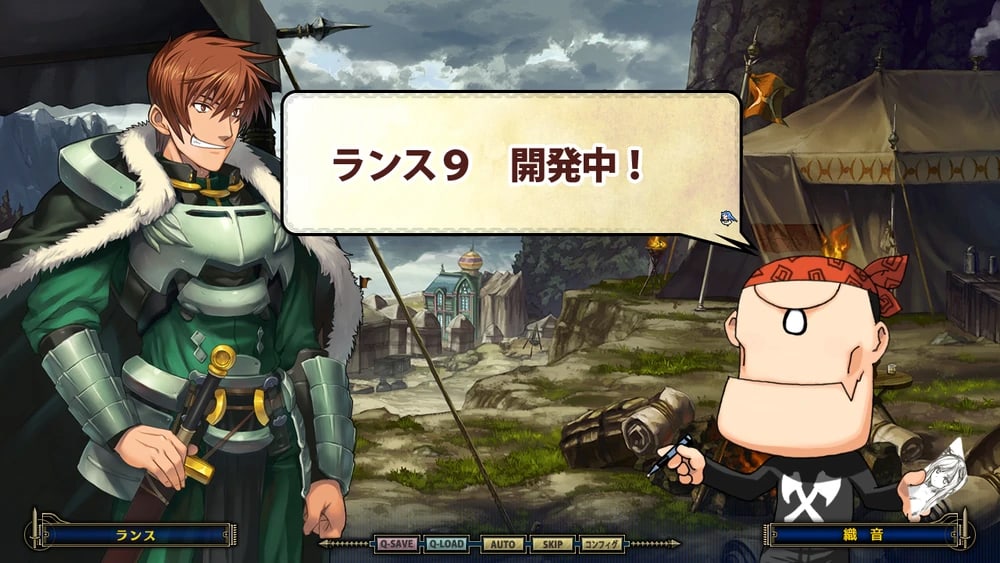Quick load with the Q-LOAD button
Image resolution: width=1000 pixels, height=563 pixels.
(447, 544)
